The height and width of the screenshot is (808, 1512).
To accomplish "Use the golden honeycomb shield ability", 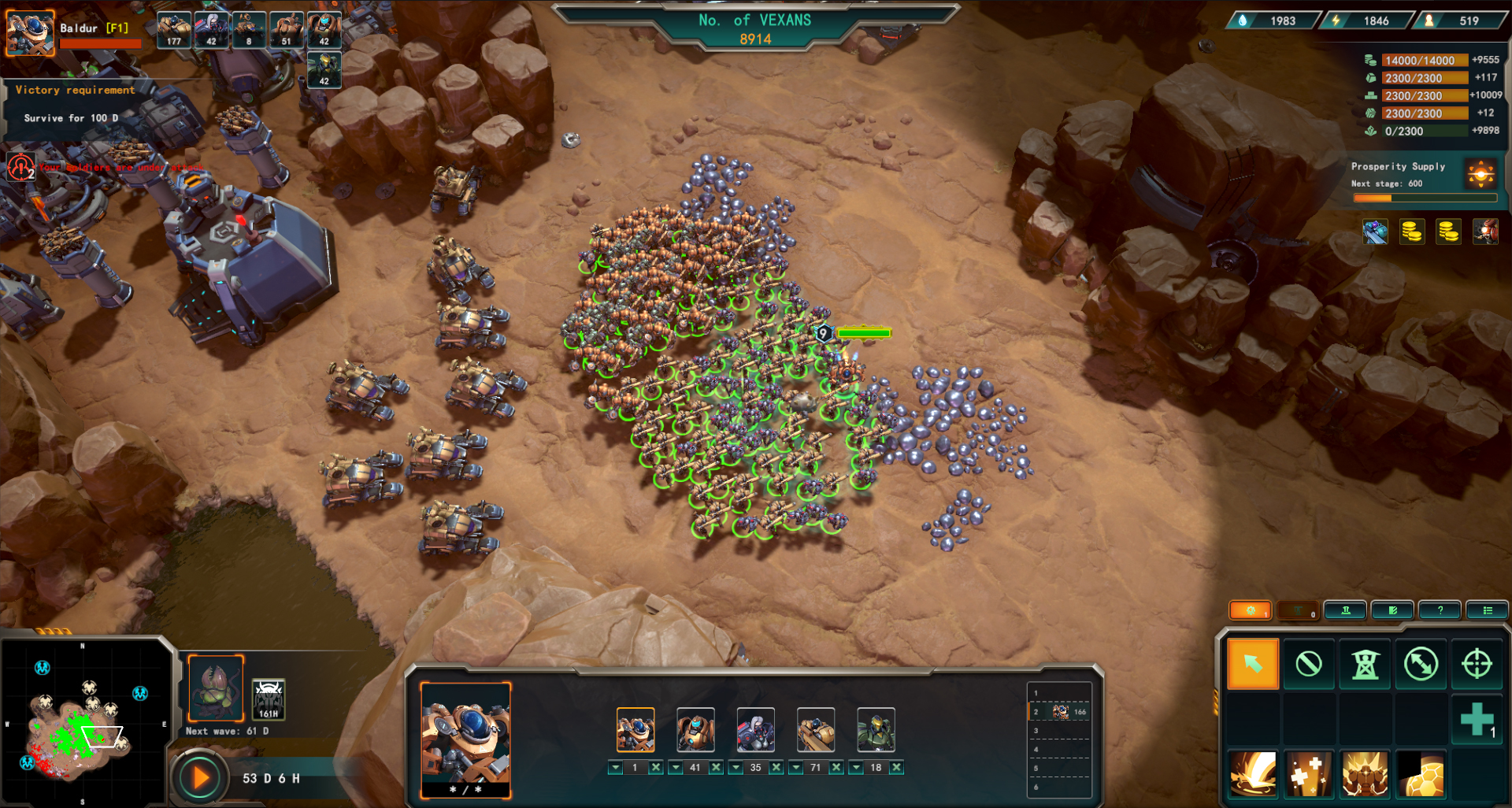I will coord(1421,775).
